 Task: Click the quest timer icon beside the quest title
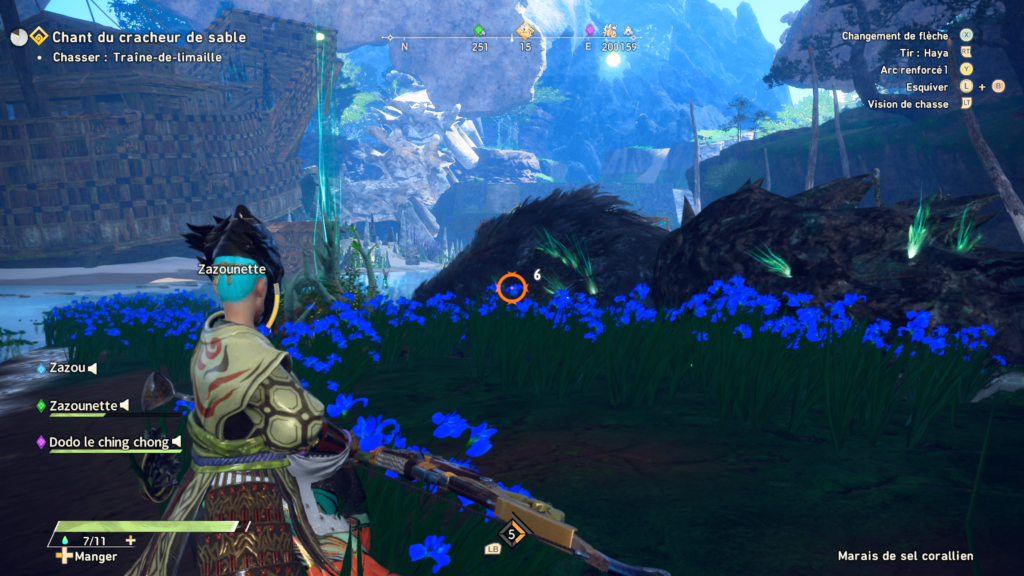tap(19, 37)
